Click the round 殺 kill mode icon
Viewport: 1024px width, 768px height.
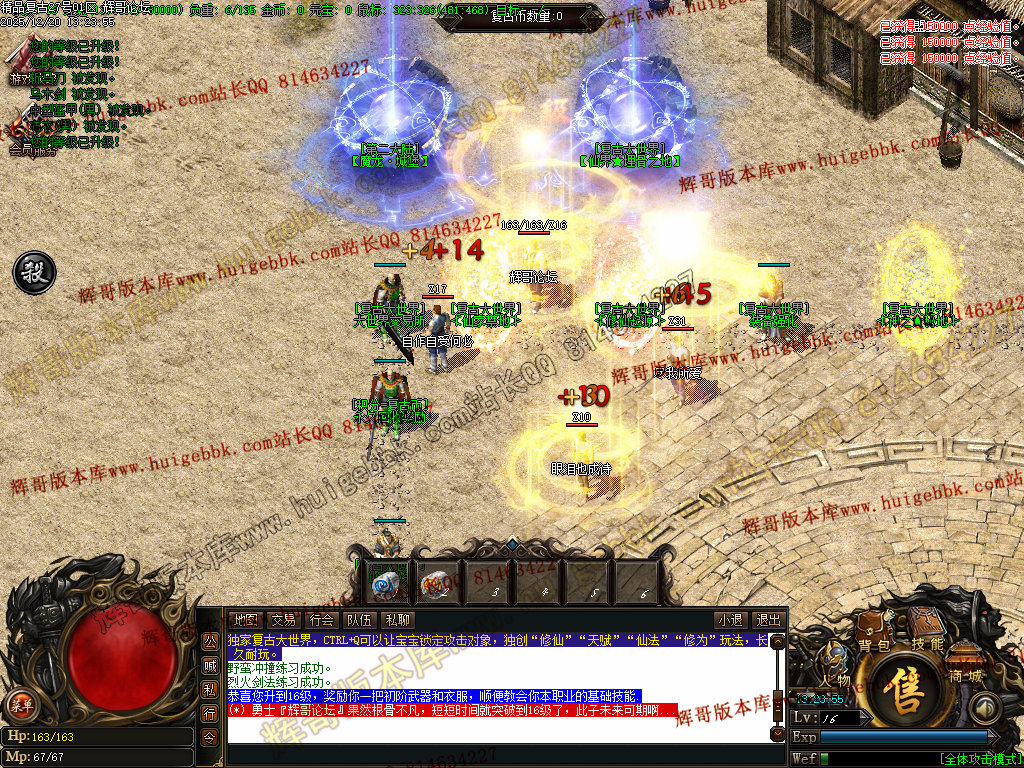pyautogui.click(x=32, y=272)
